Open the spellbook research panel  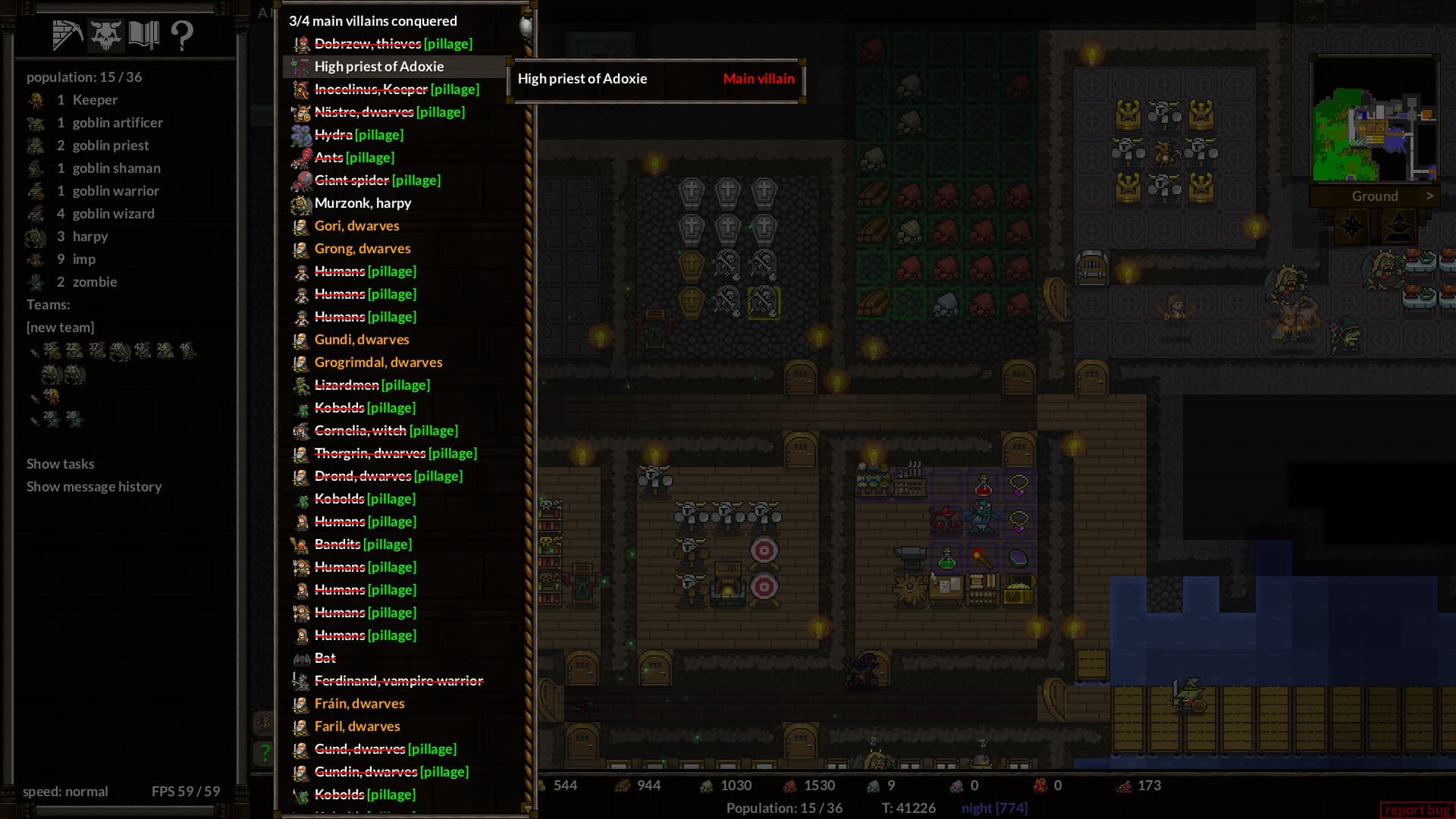[145, 33]
